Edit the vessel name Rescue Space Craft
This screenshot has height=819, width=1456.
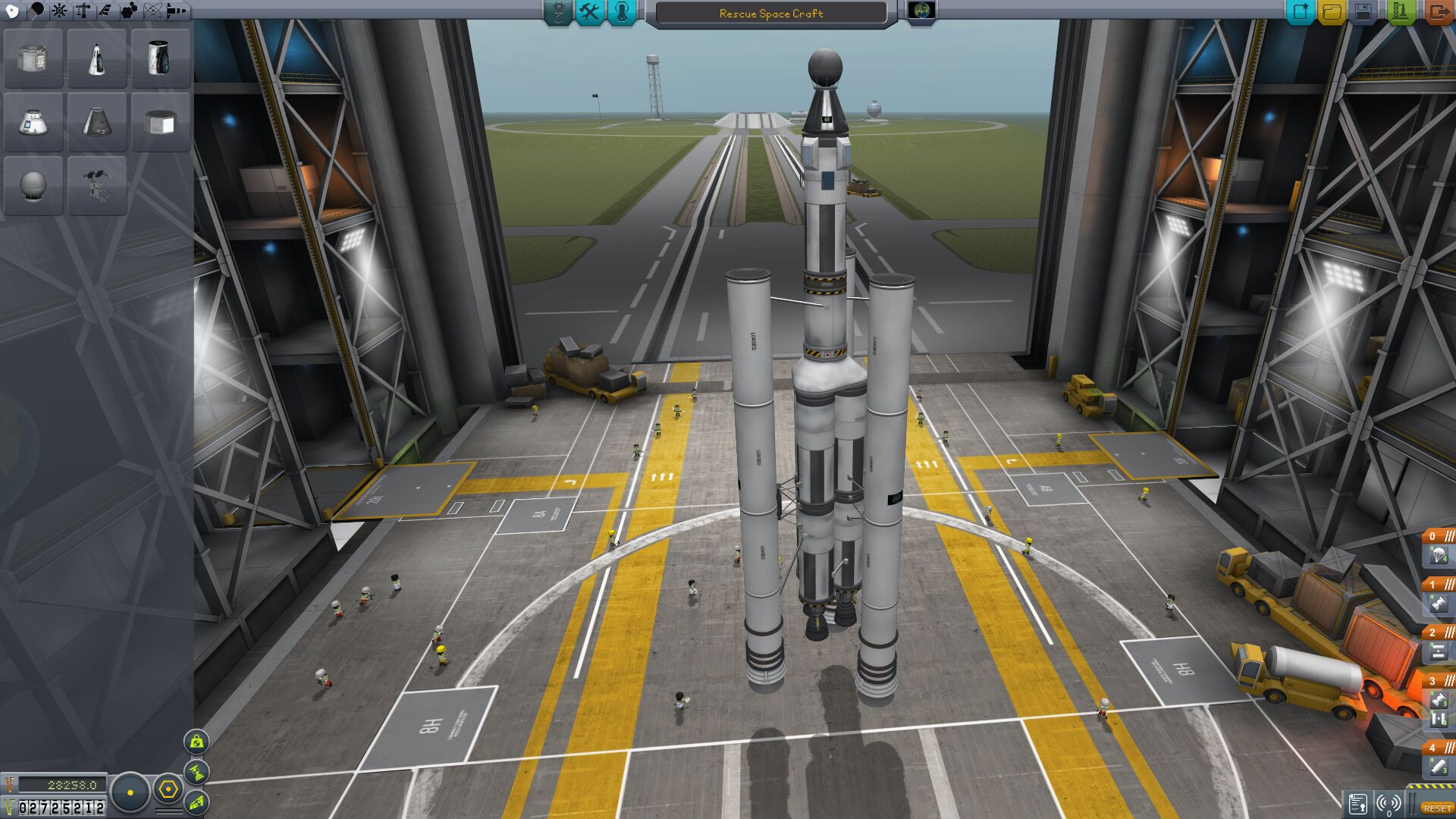coord(770,14)
